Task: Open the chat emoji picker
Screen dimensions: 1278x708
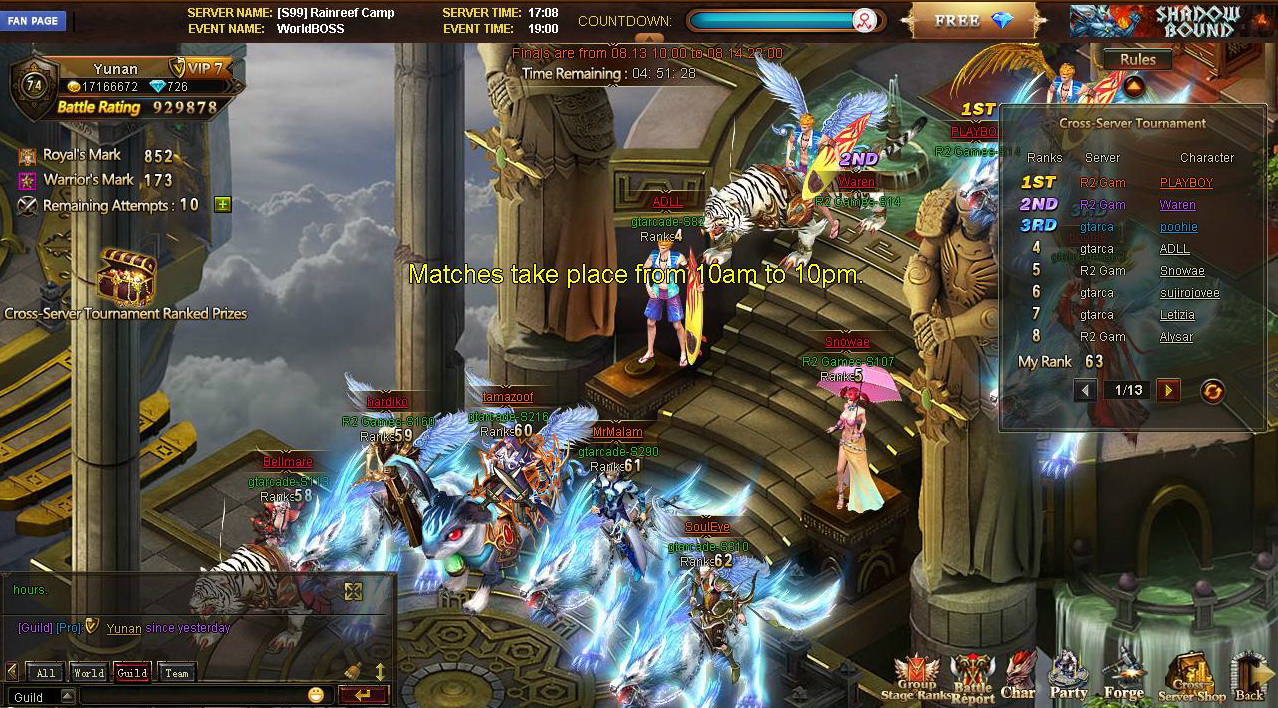Action: 316,695
